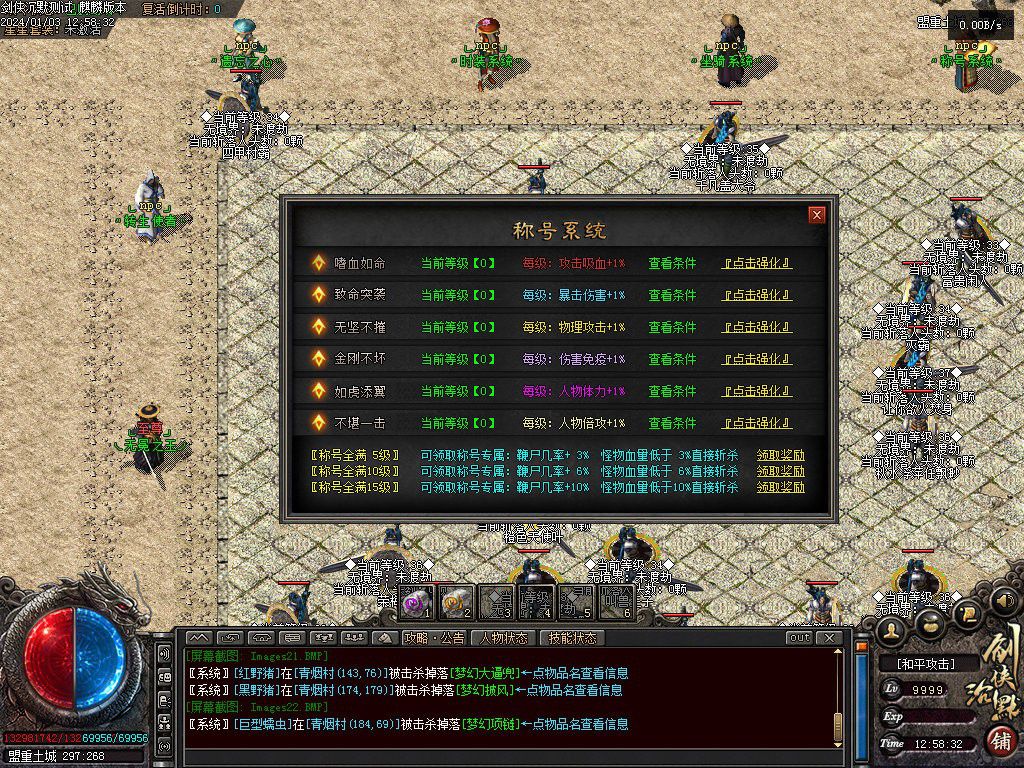
Task: Click 点击强化 on the 不堪一击 row
Action: [757, 424]
